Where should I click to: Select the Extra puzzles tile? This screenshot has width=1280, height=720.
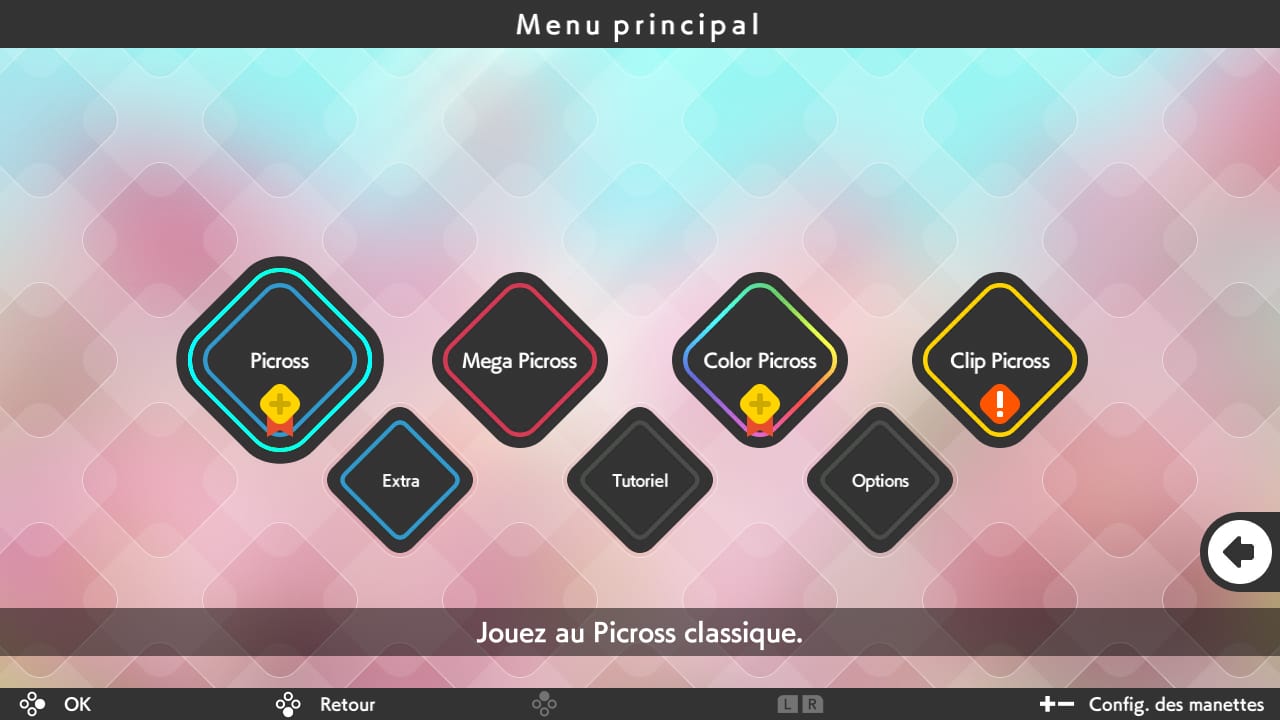[x=400, y=481]
